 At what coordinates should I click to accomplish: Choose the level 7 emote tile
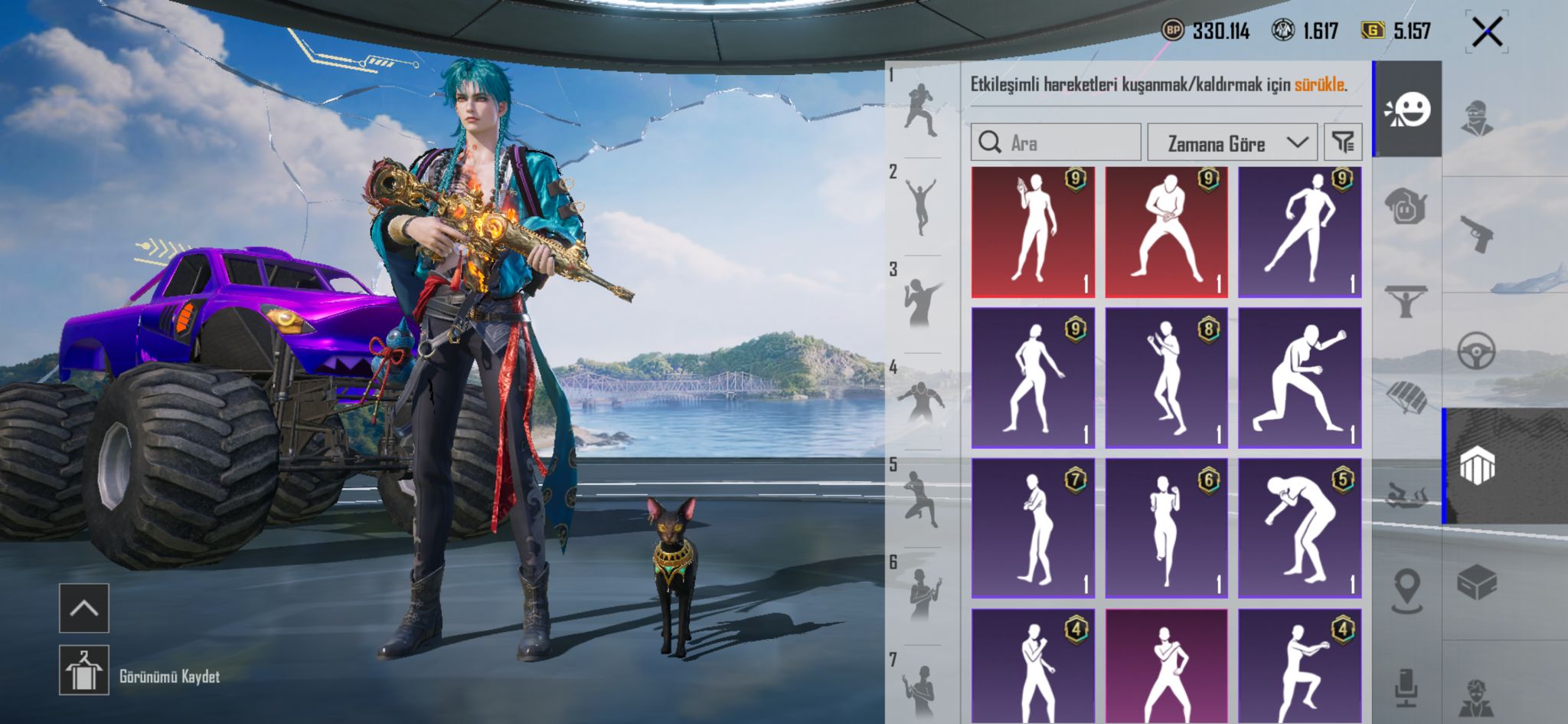(x=1033, y=528)
